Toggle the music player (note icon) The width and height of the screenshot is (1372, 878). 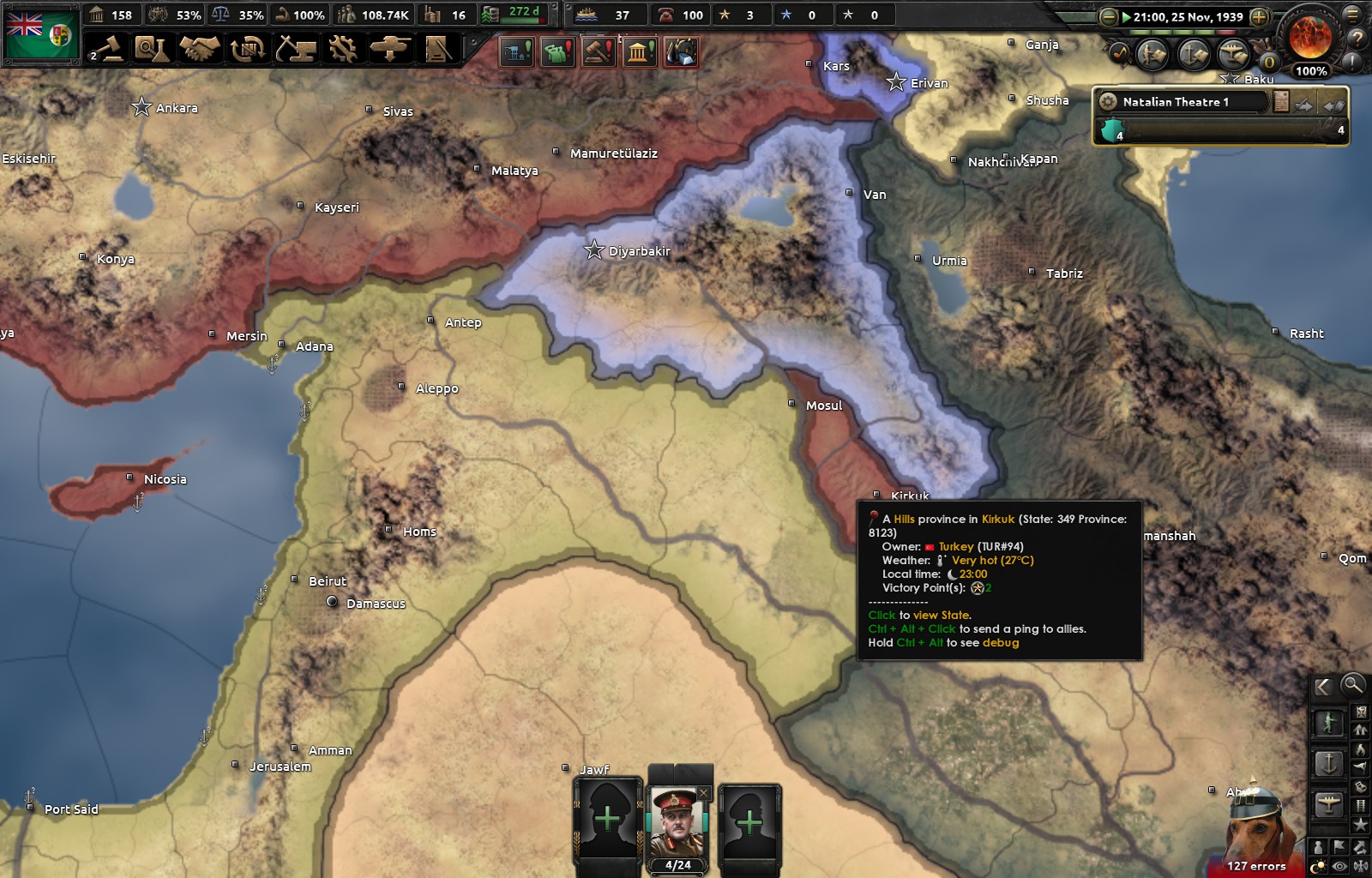pos(1120,53)
